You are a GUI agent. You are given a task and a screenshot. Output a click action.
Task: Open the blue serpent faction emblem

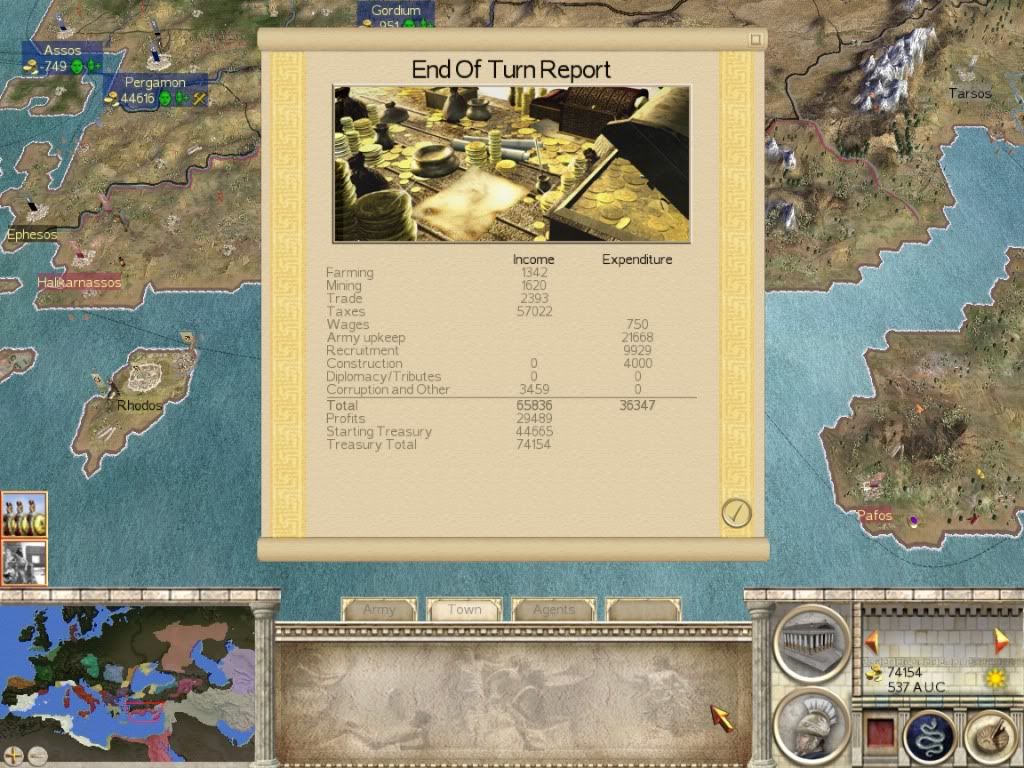[930, 736]
